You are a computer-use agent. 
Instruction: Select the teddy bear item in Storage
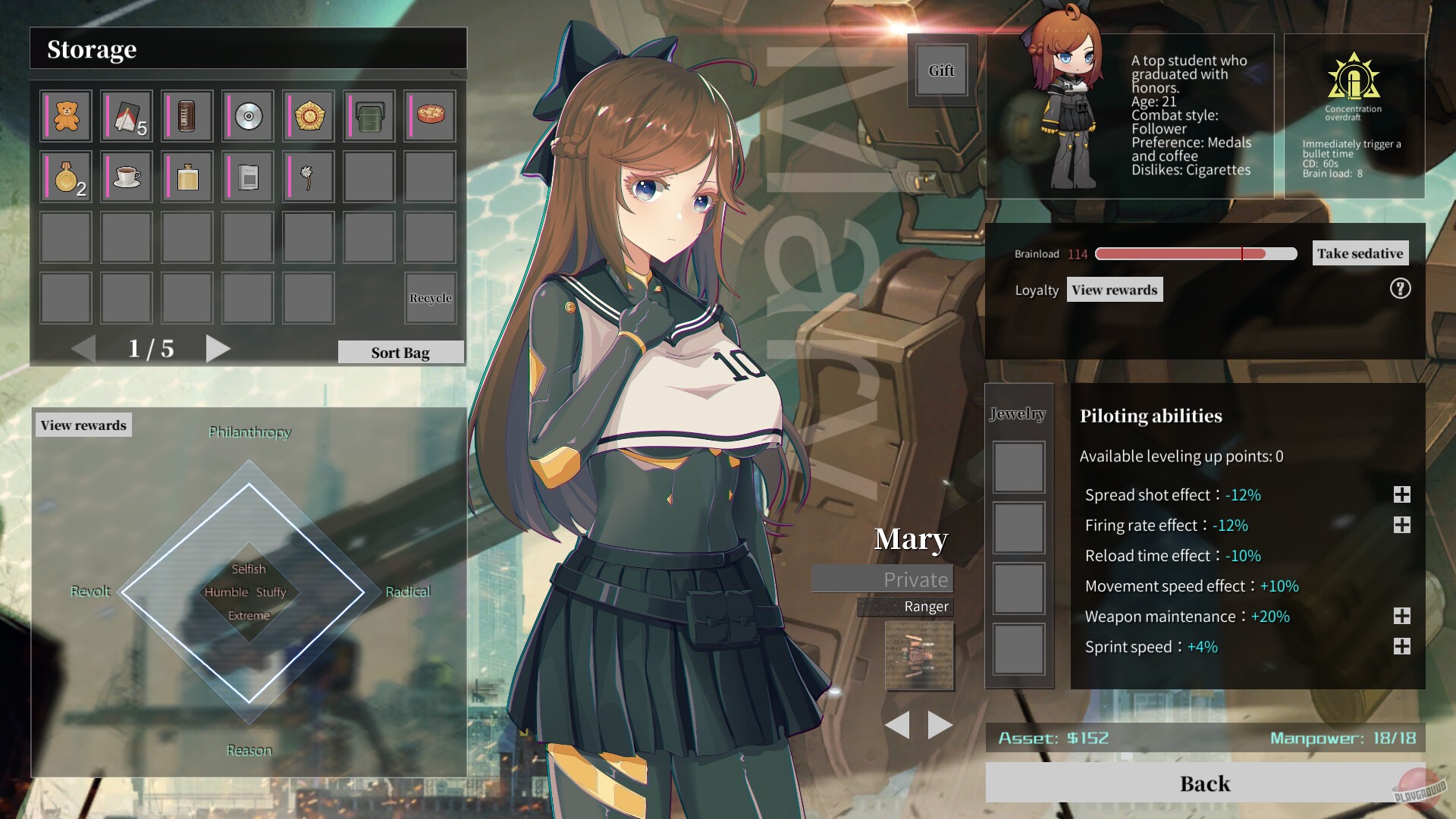click(66, 115)
